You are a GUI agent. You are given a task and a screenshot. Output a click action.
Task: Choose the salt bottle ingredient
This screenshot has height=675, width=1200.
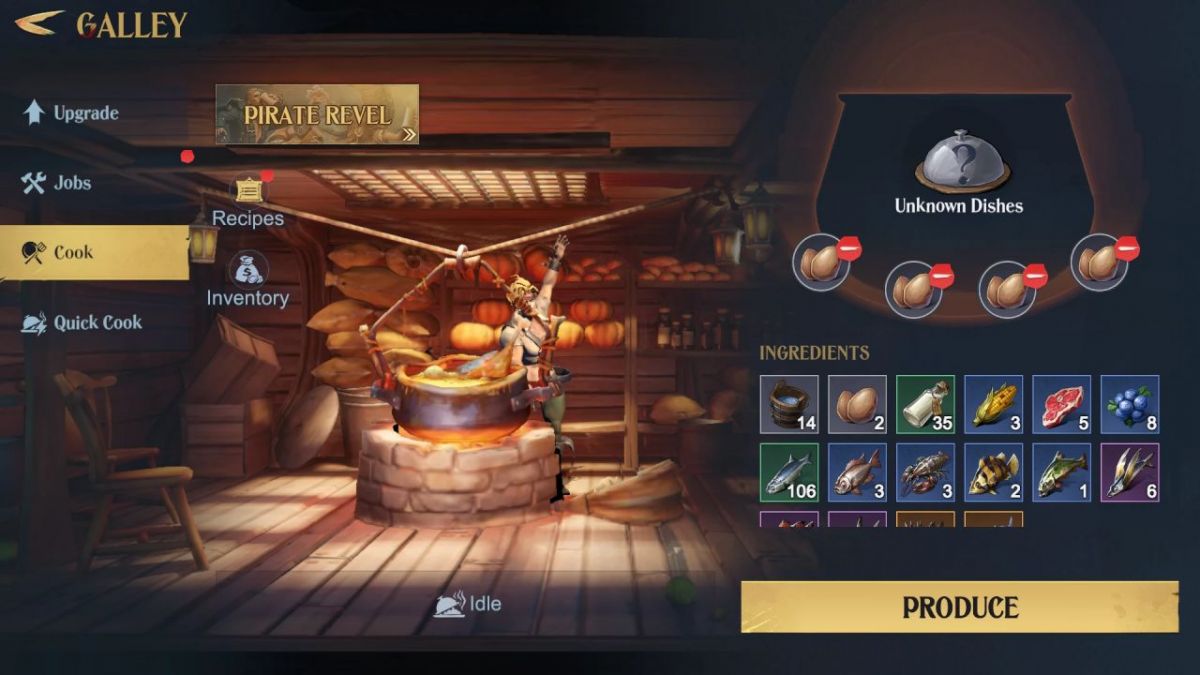click(x=925, y=404)
